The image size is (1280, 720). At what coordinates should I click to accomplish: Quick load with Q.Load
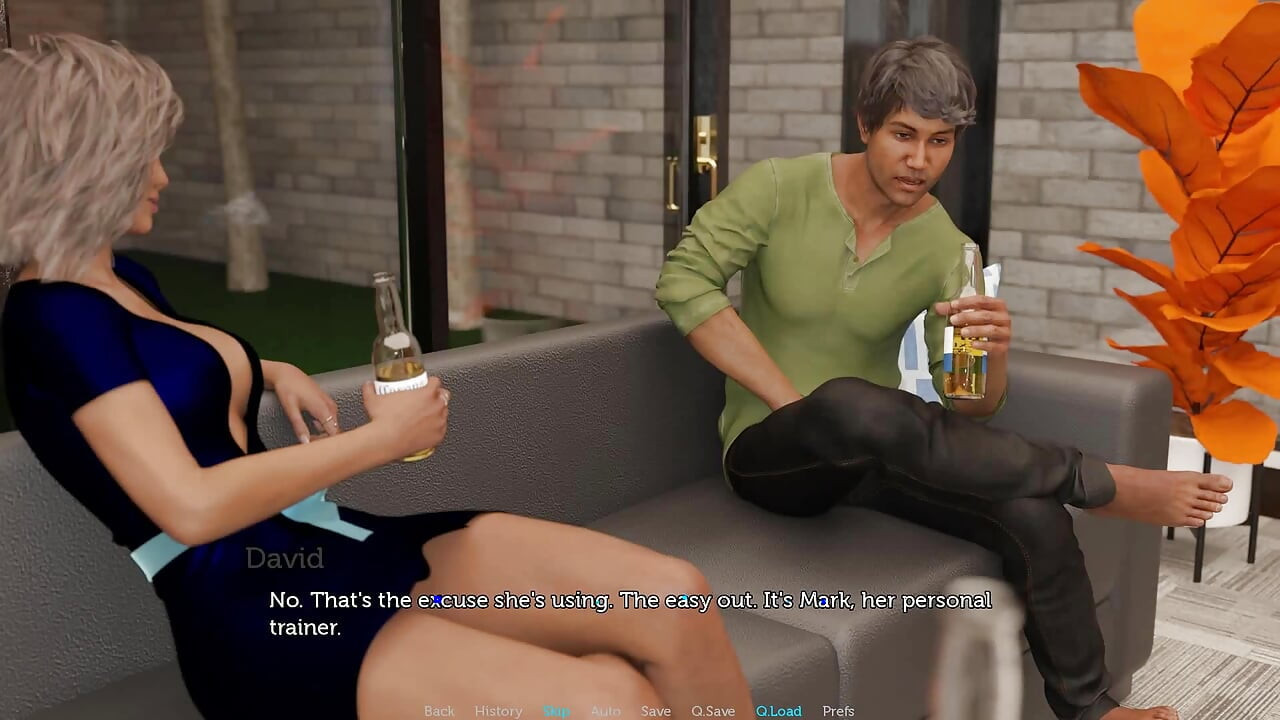(x=778, y=711)
